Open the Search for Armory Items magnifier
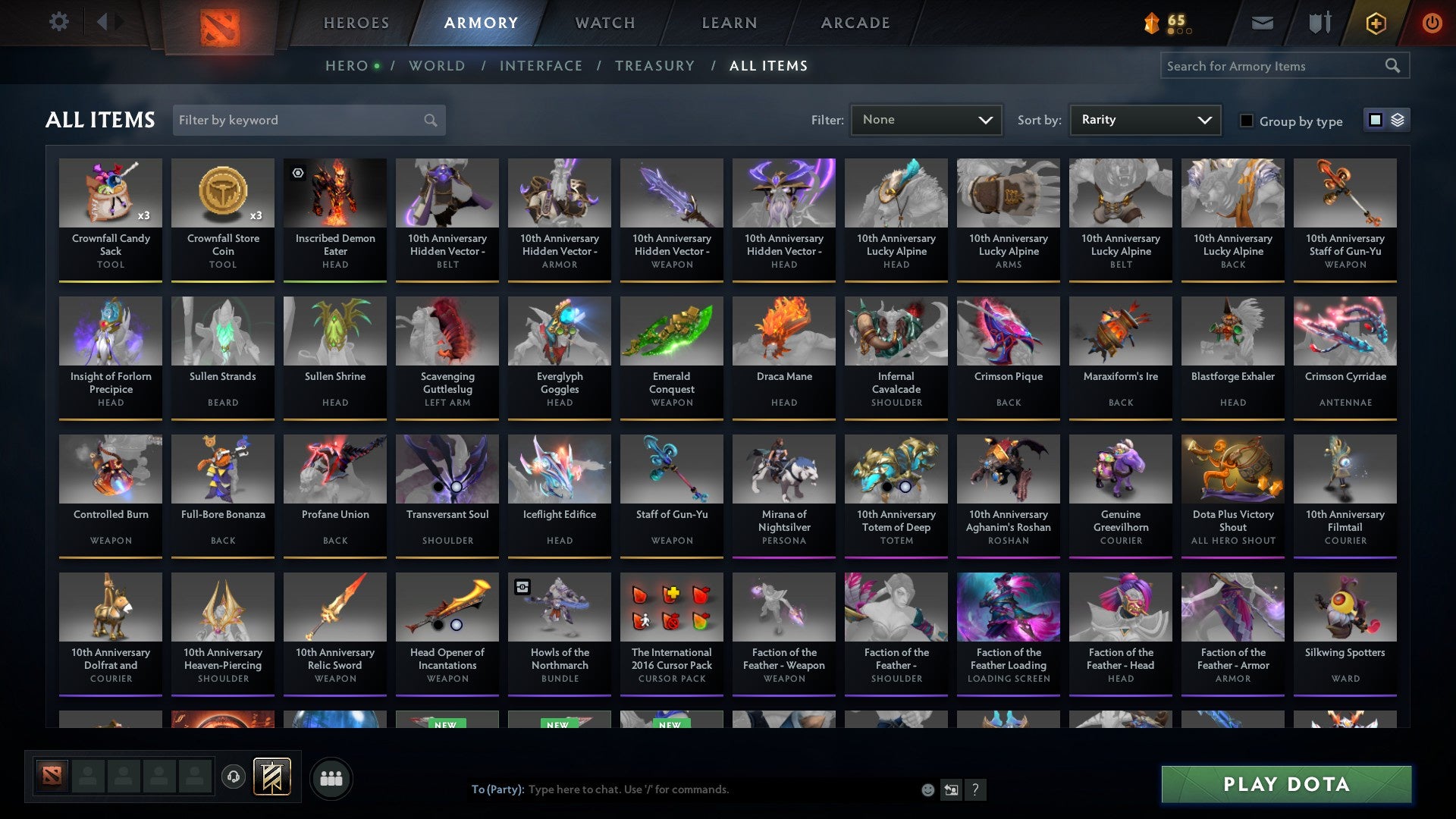This screenshot has width=1456, height=819. pyautogui.click(x=1394, y=66)
